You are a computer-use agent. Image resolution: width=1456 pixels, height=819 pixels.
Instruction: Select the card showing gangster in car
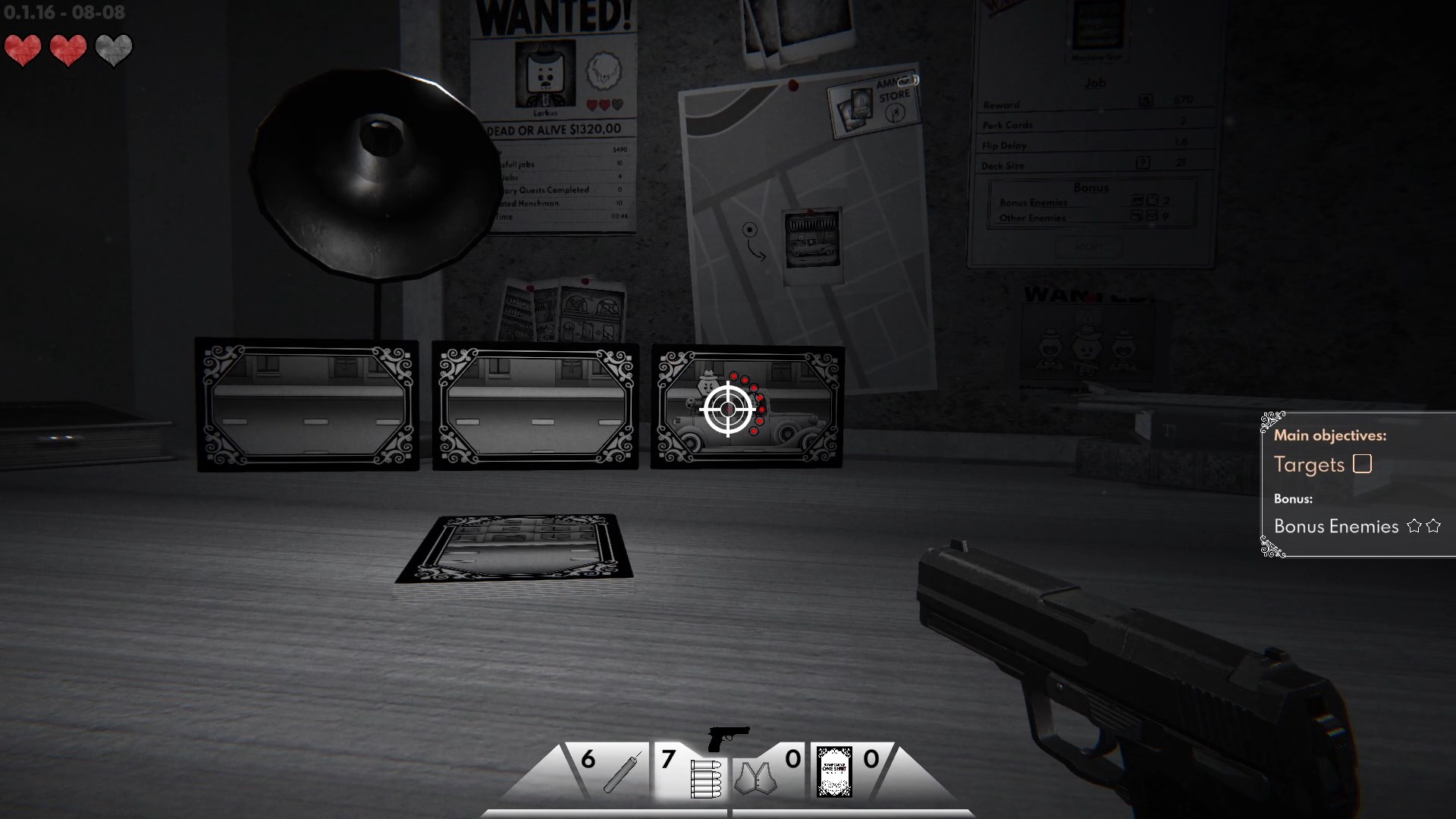pos(747,408)
